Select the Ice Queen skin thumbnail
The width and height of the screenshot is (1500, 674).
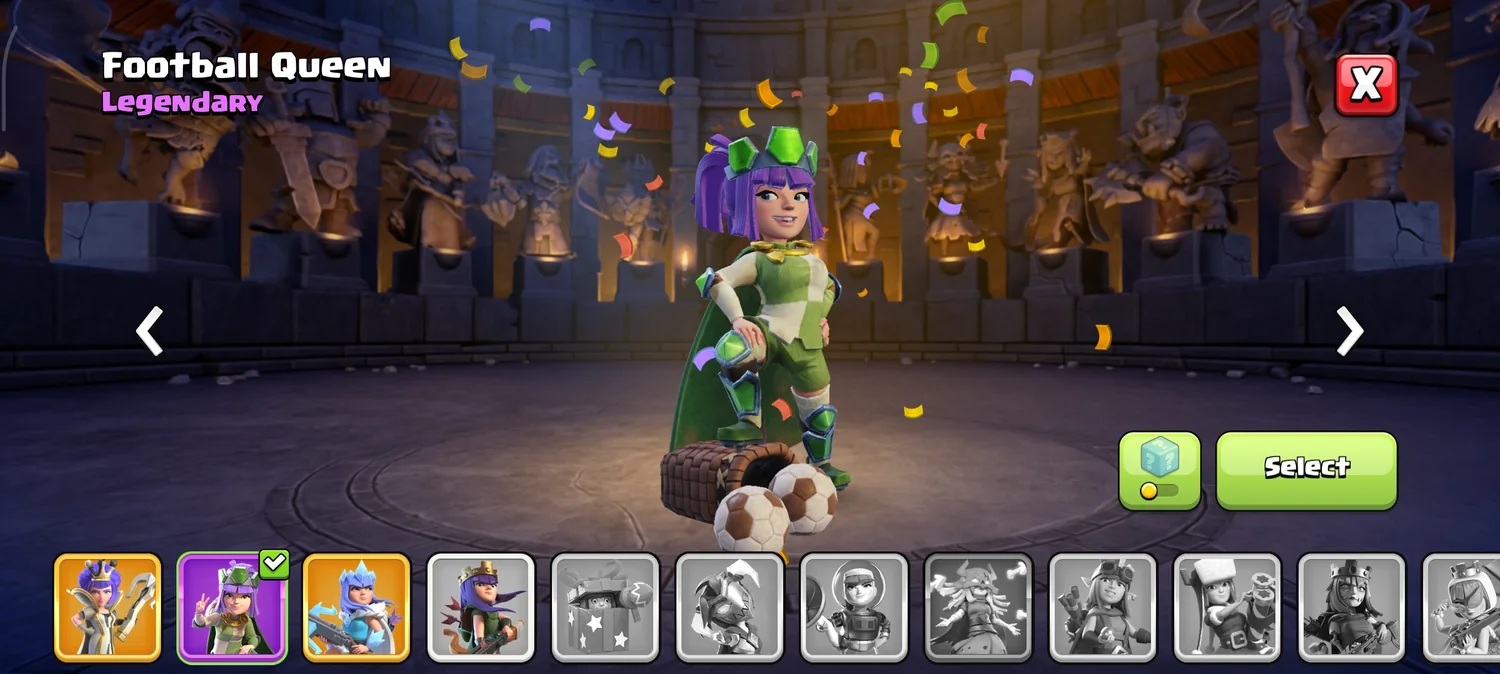pos(357,607)
